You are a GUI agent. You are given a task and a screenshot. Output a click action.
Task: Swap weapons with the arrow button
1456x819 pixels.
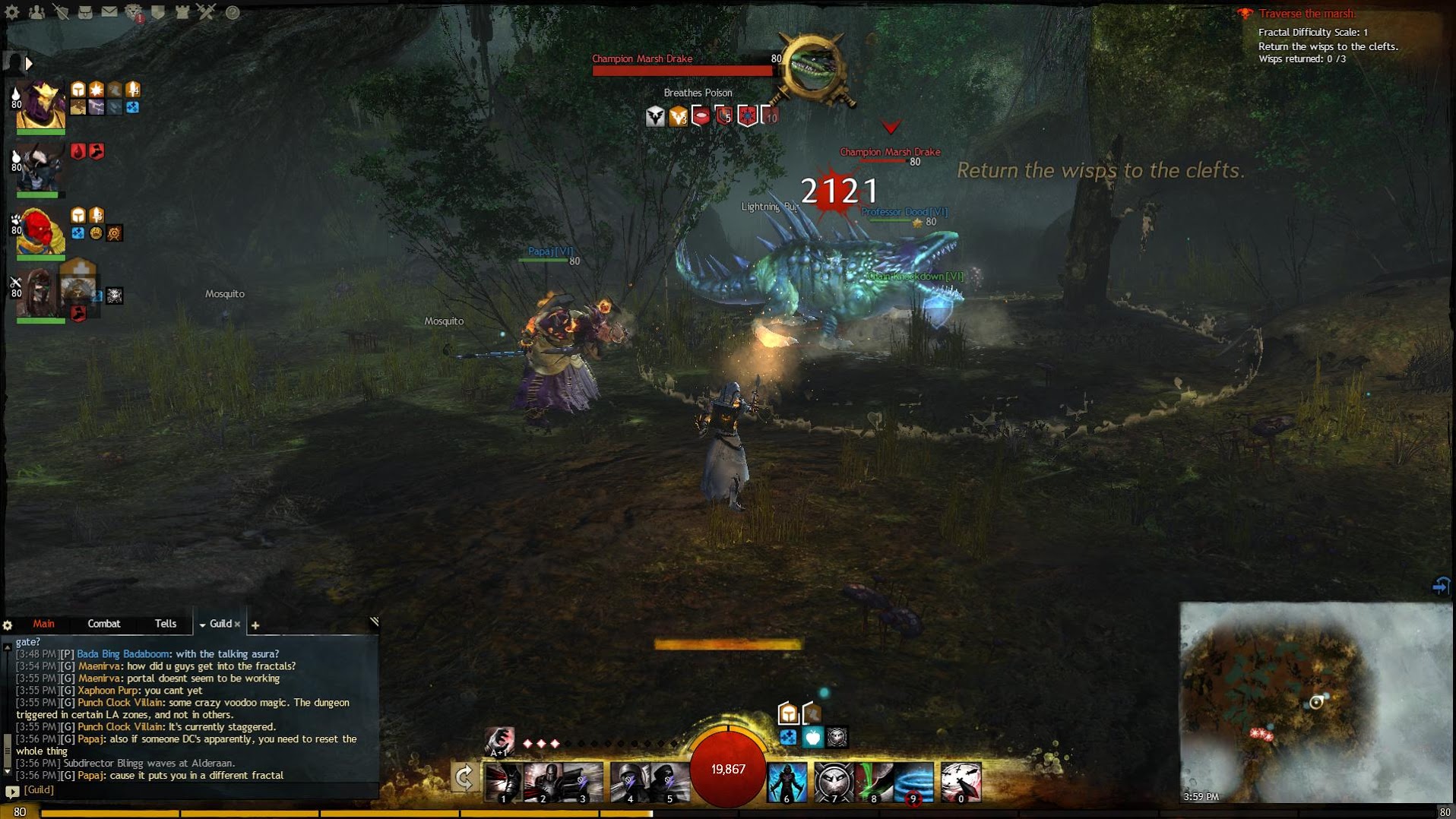[x=464, y=777]
